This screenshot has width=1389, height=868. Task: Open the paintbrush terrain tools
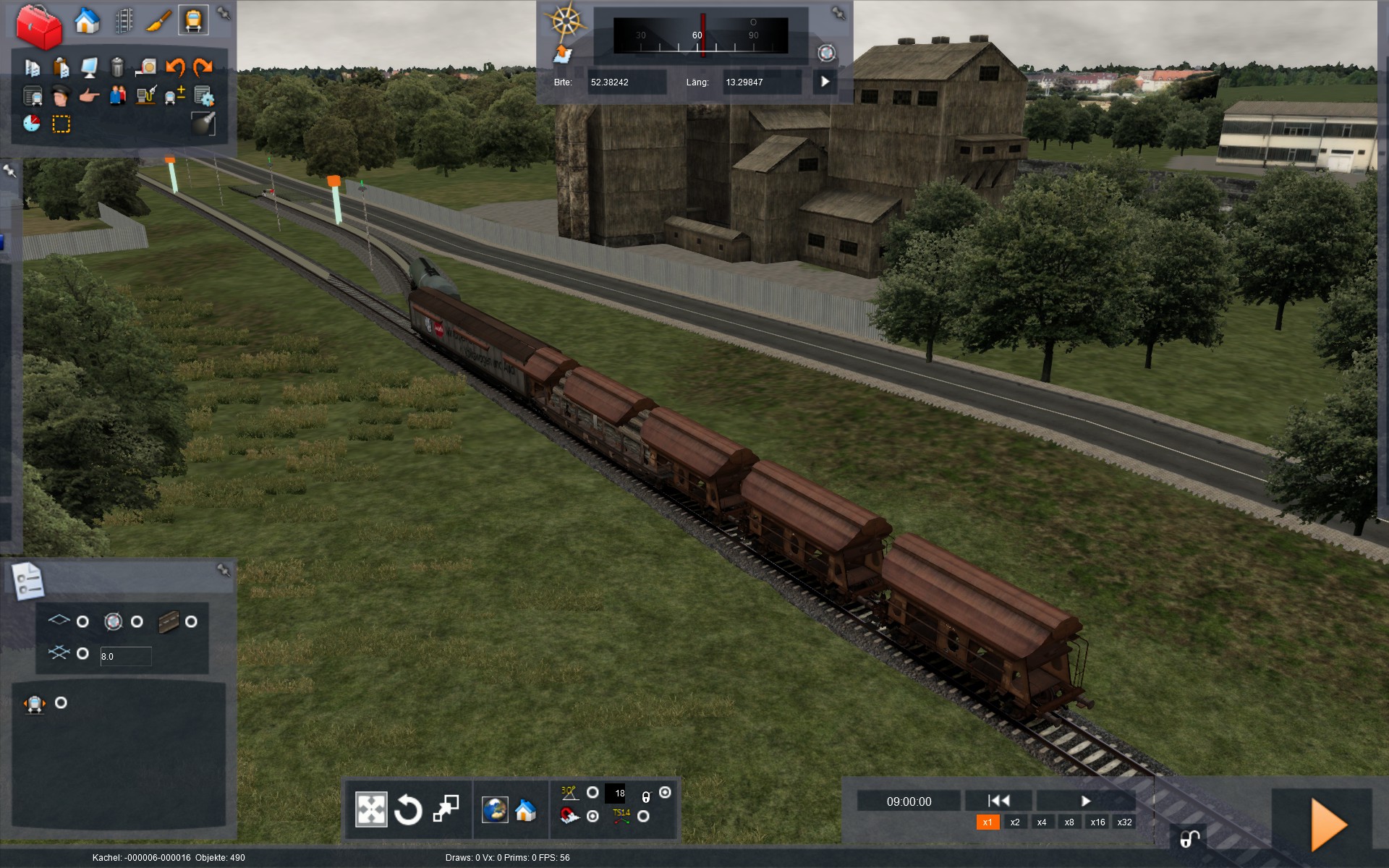pos(158,20)
